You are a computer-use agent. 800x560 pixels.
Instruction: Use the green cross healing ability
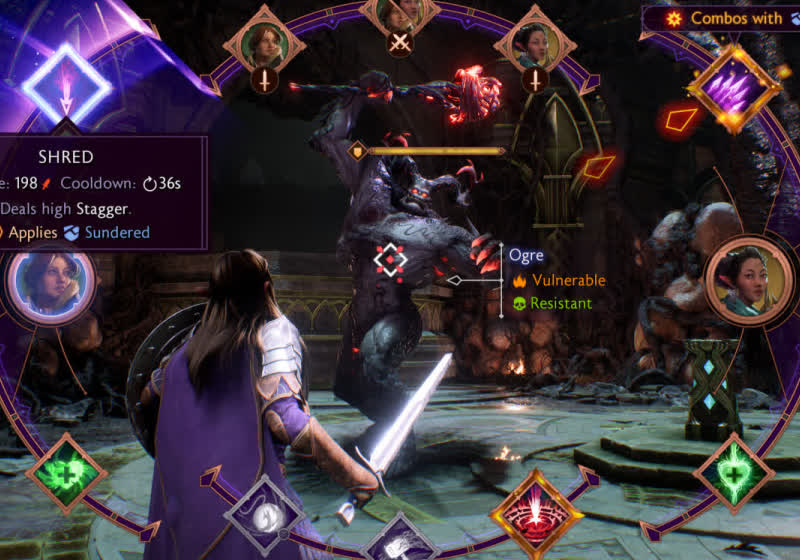tap(66, 474)
